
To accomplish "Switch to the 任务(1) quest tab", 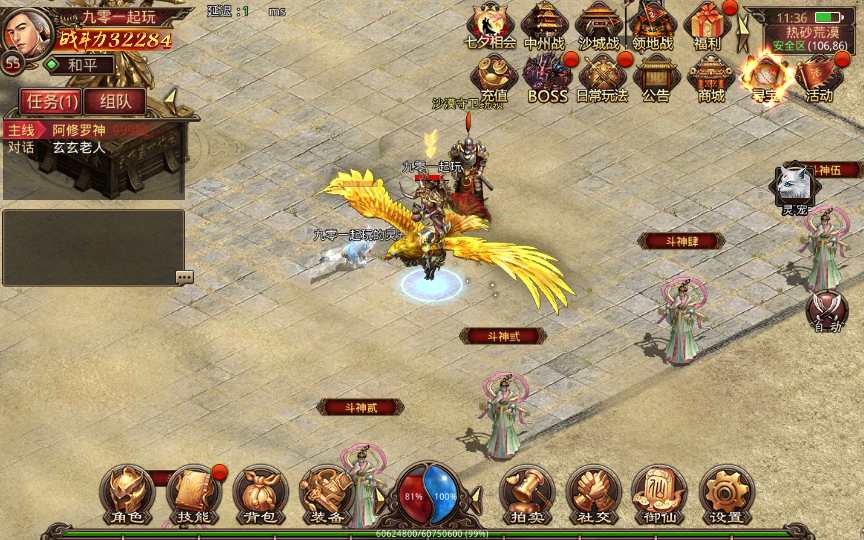I will (49, 101).
